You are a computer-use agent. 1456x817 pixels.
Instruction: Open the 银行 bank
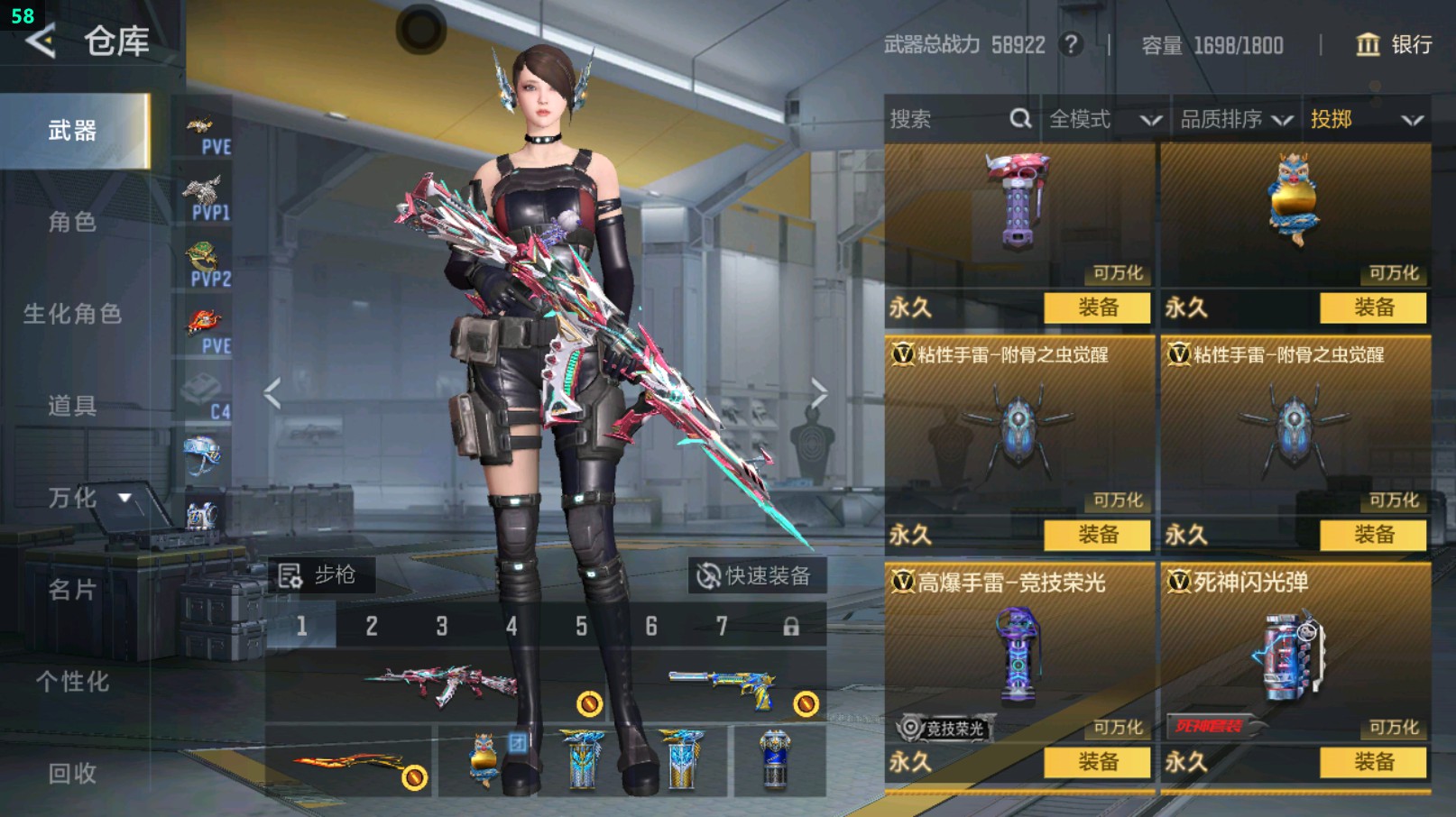1394,44
